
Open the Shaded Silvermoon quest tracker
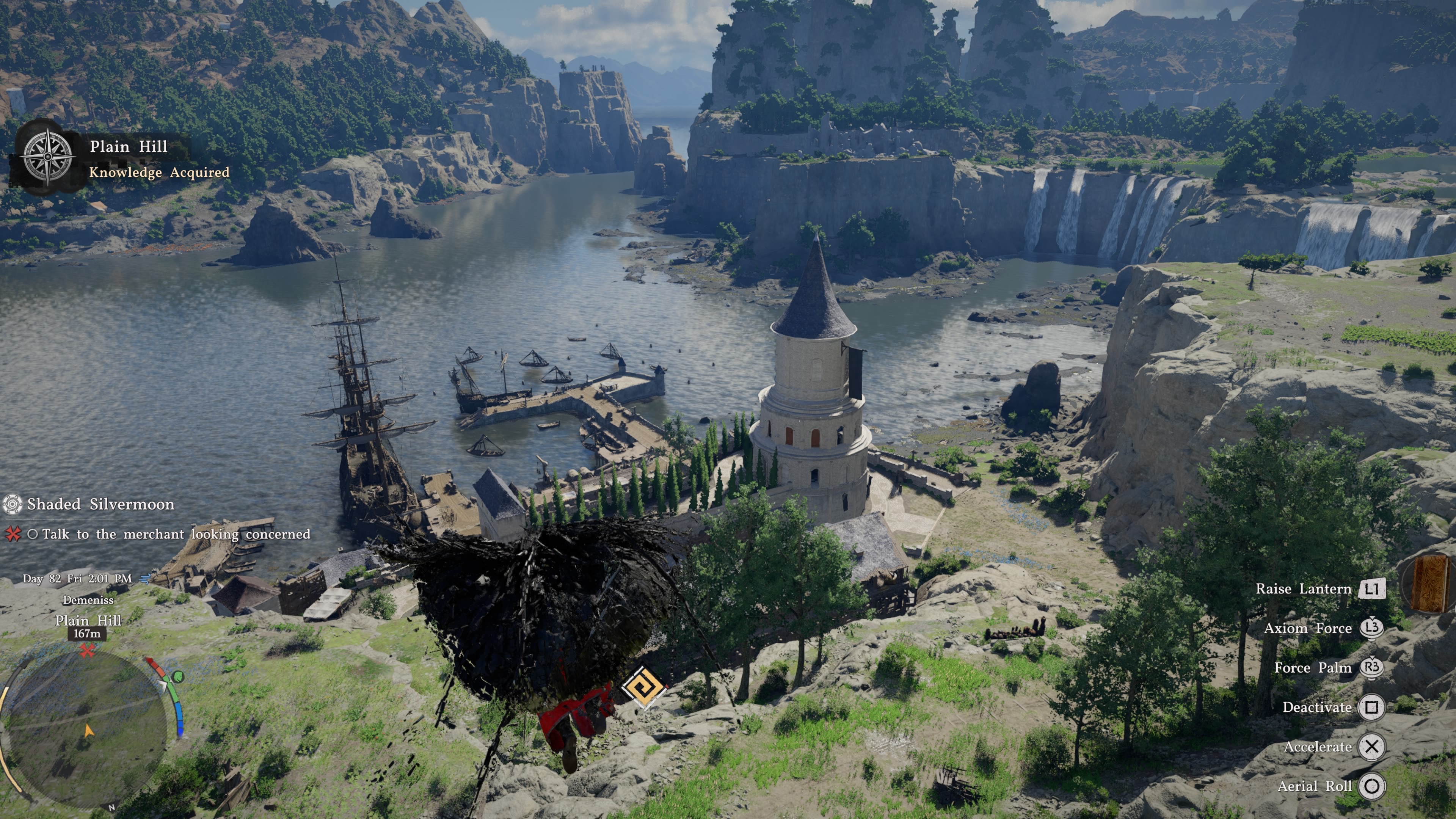[100, 504]
